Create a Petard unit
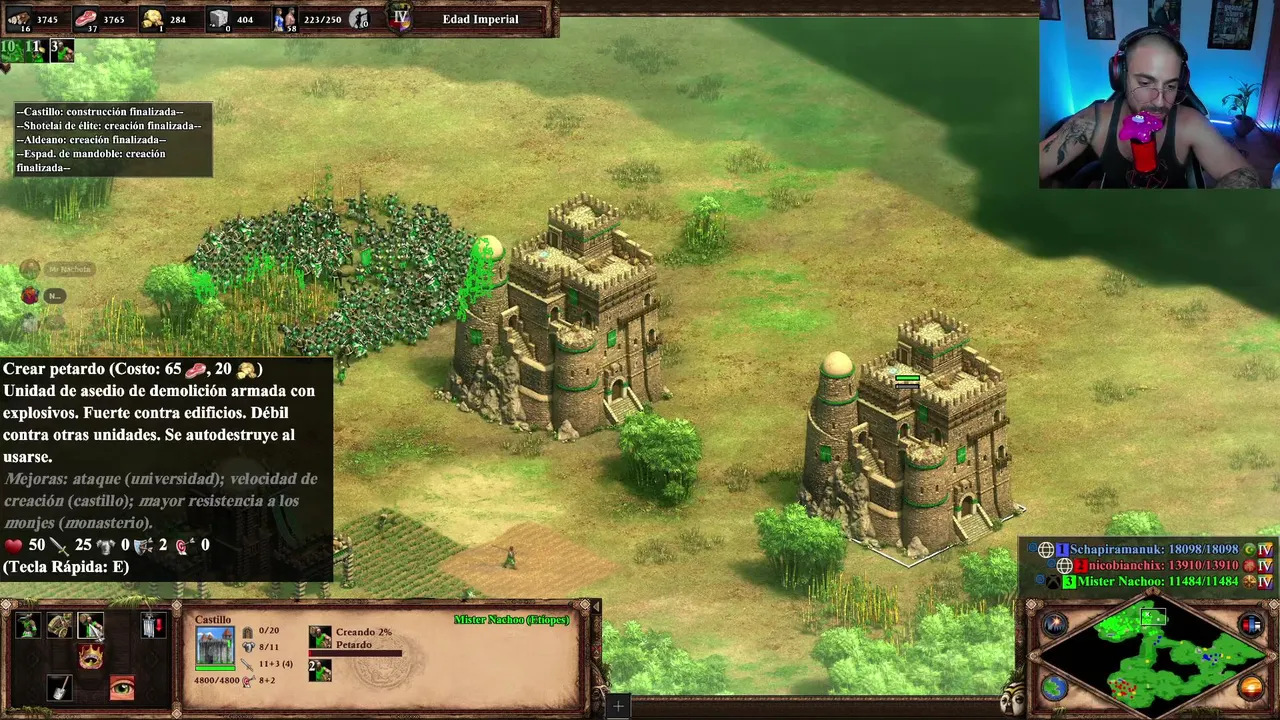 91,626
